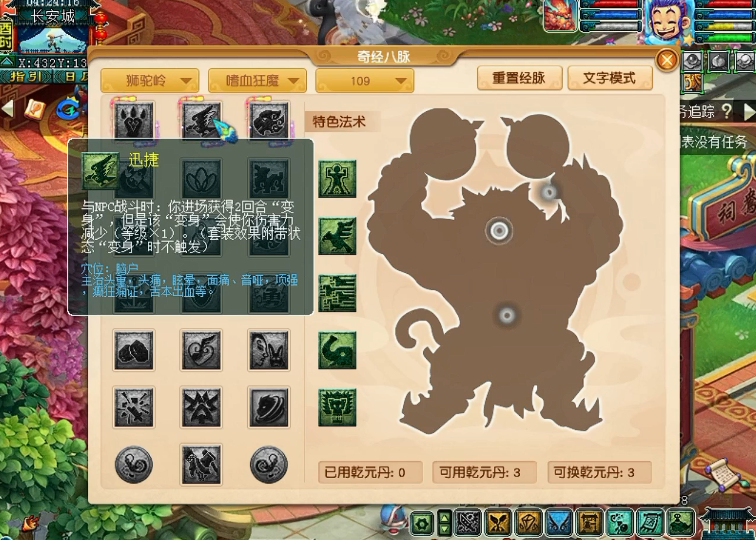Screen dimensions: 756x540
Task: Select the green eagle special skill
Action: [337, 236]
